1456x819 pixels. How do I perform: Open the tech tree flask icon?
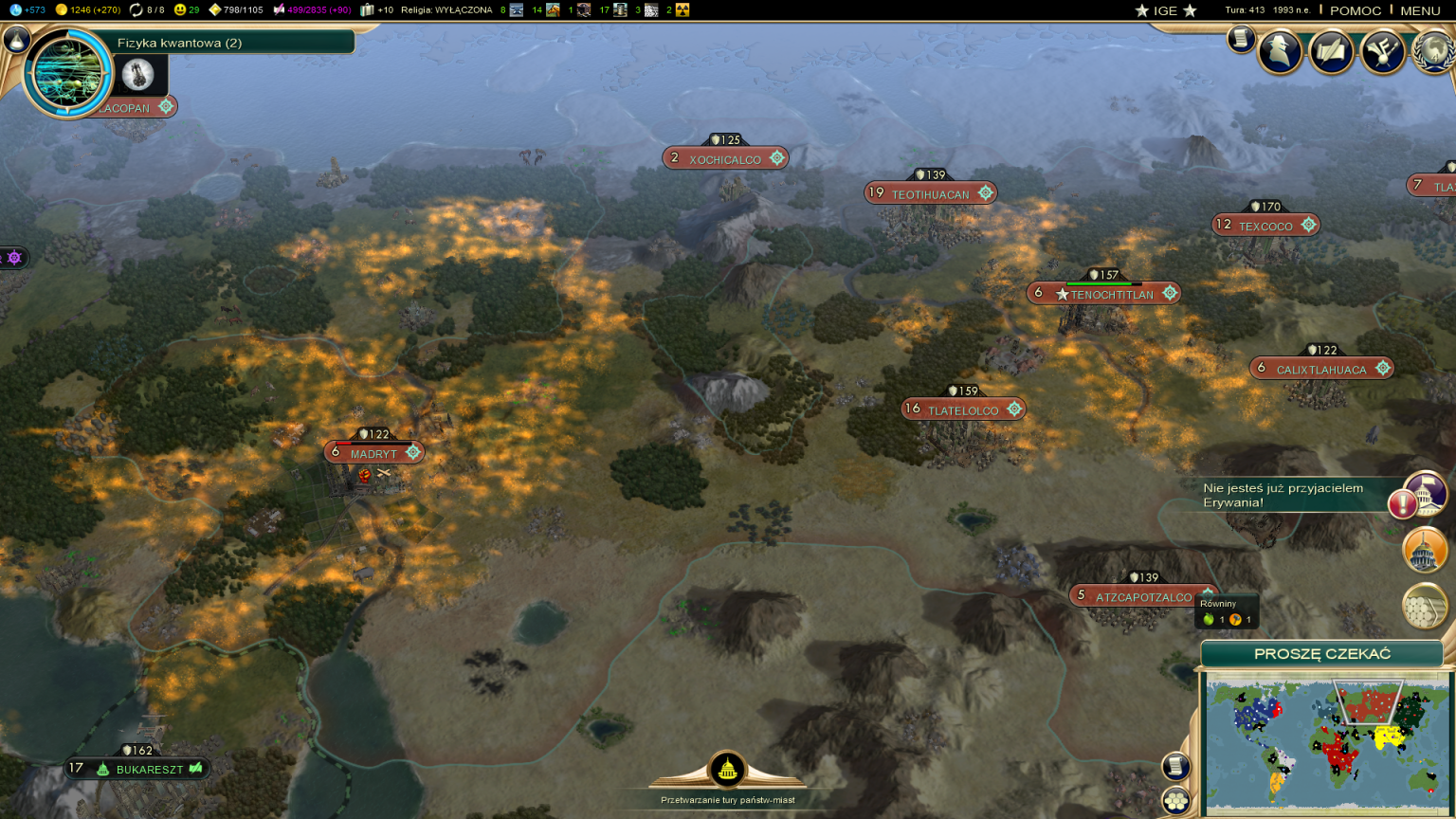(x=17, y=40)
